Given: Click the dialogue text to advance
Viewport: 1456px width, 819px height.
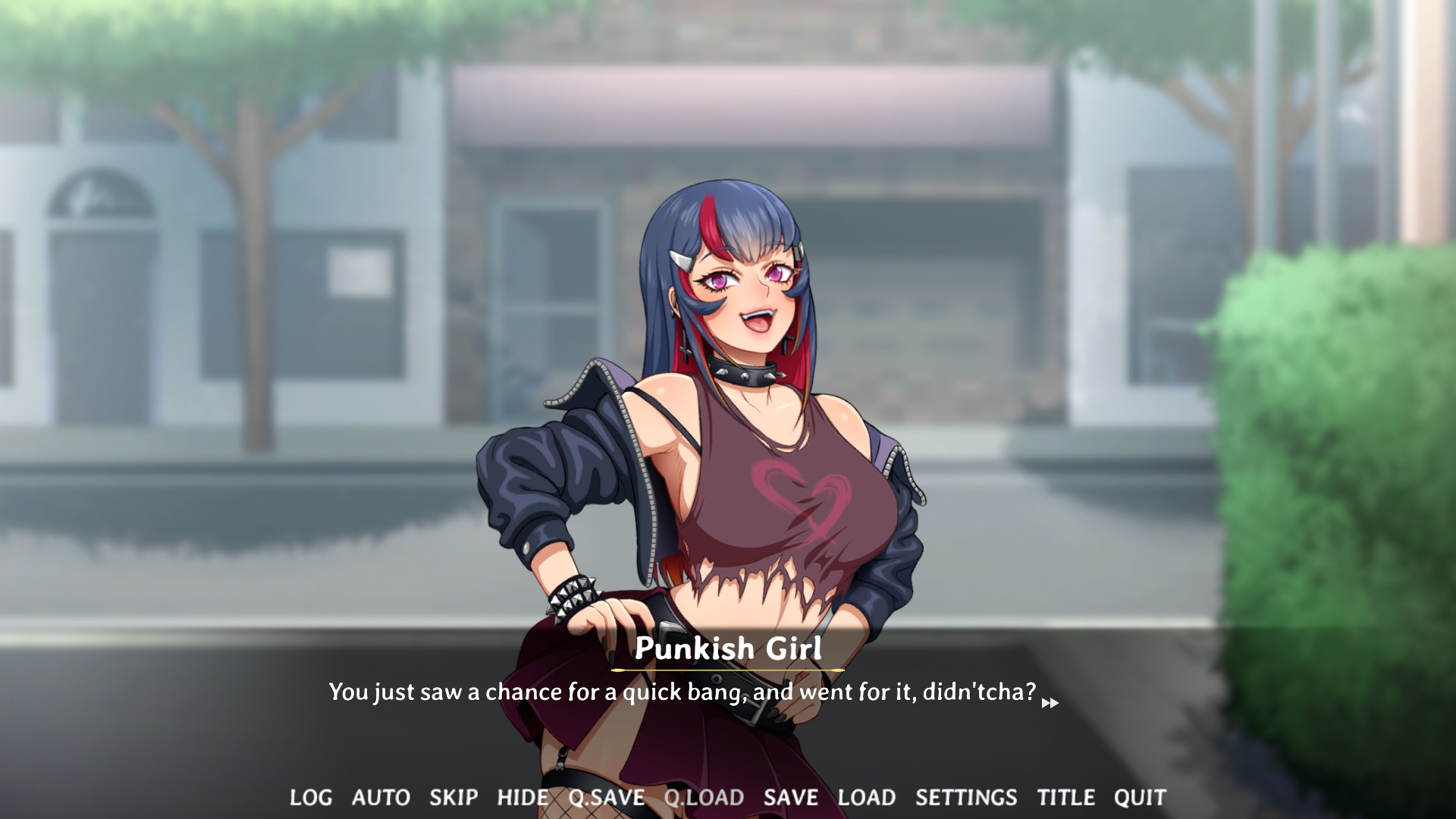Looking at the screenshot, I should pos(682,692).
